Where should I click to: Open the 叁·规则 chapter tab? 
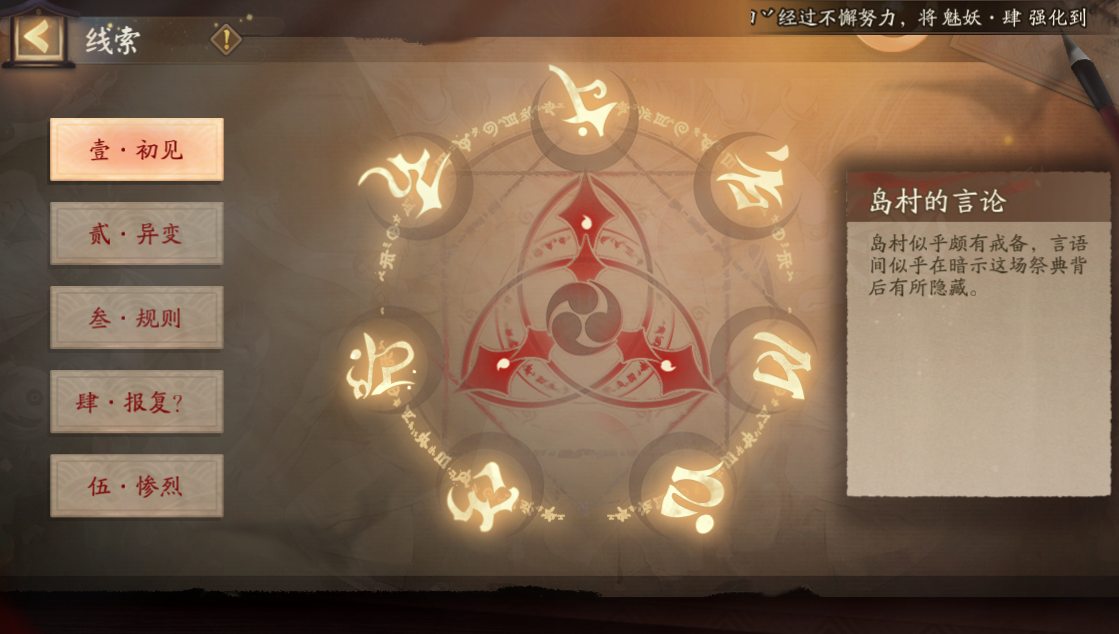(137, 318)
